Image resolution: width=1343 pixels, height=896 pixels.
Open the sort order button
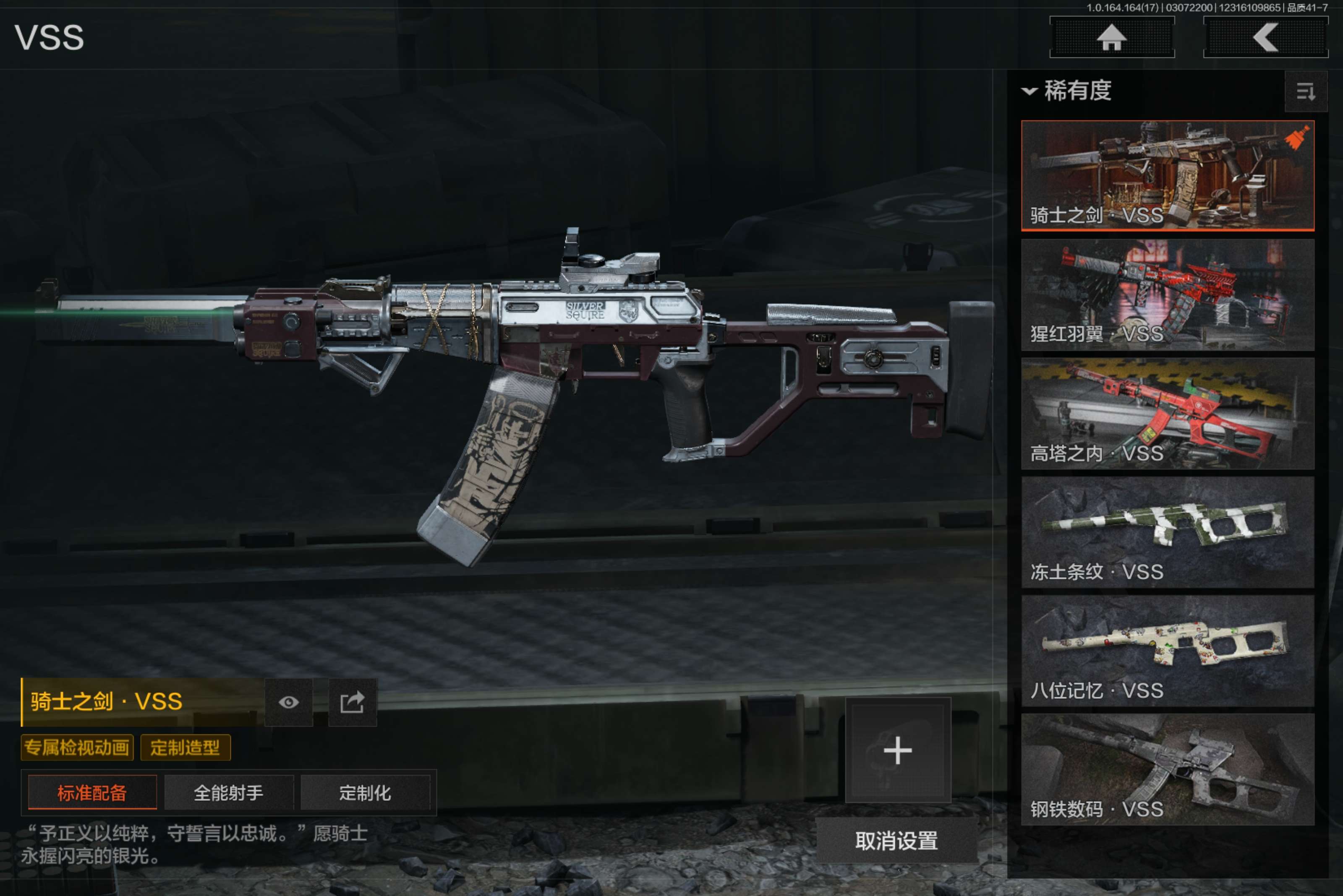pos(1305,91)
